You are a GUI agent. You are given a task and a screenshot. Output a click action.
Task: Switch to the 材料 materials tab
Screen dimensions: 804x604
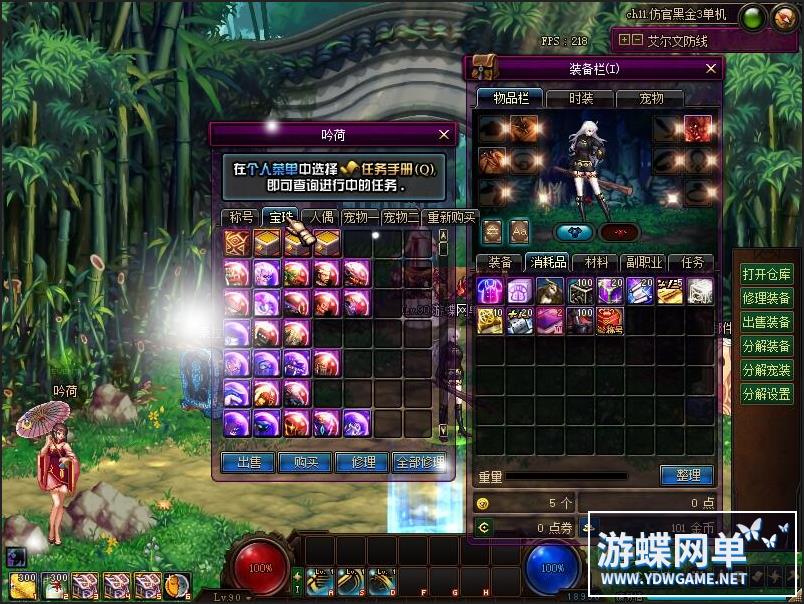pos(596,262)
